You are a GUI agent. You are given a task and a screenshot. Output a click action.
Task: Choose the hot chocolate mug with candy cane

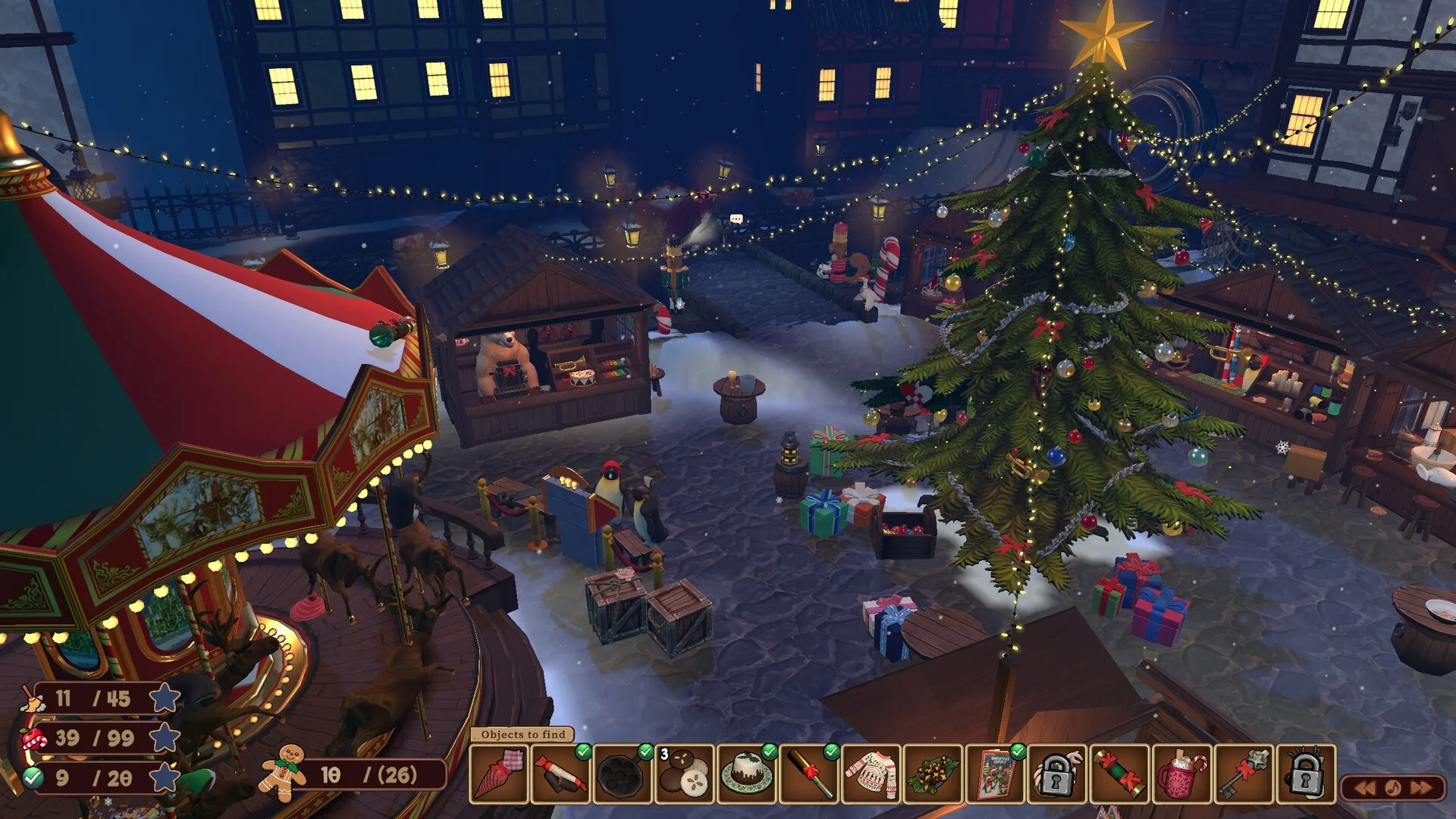coord(1182,774)
